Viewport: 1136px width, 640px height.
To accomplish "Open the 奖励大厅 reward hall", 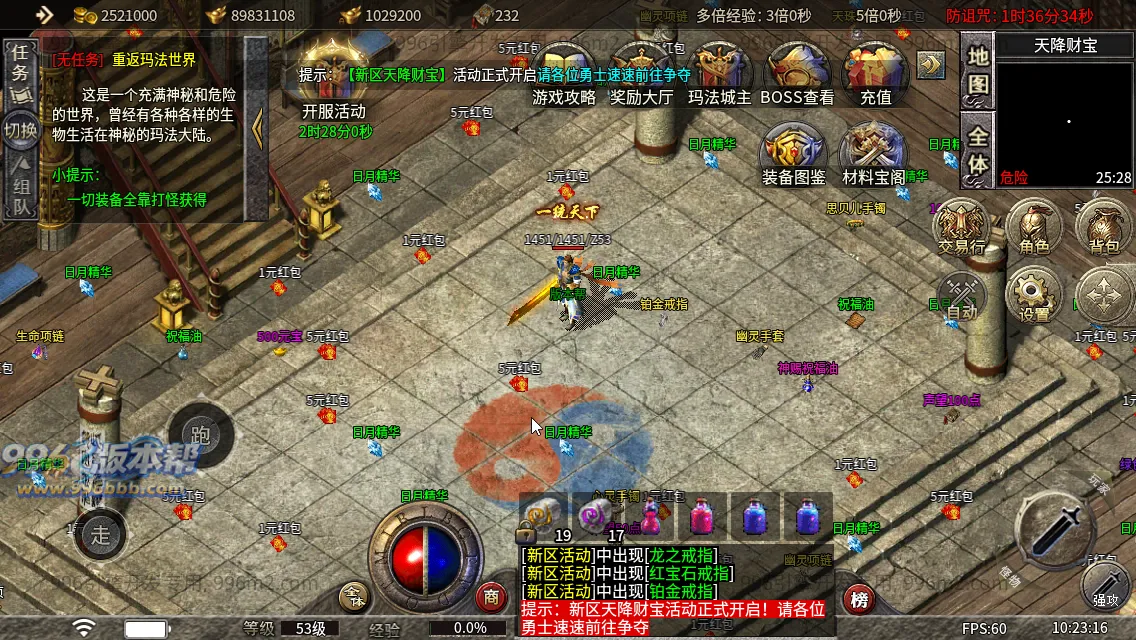I will click(641, 72).
